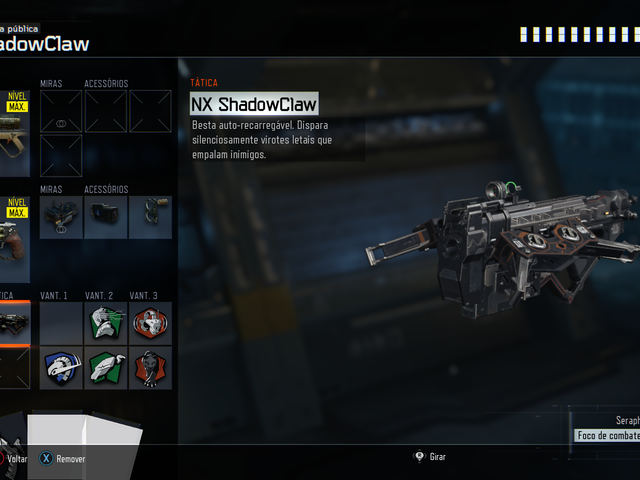The image size is (640, 480).
Task: Open the Foco de combate specialist option
Action: pos(608,435)
